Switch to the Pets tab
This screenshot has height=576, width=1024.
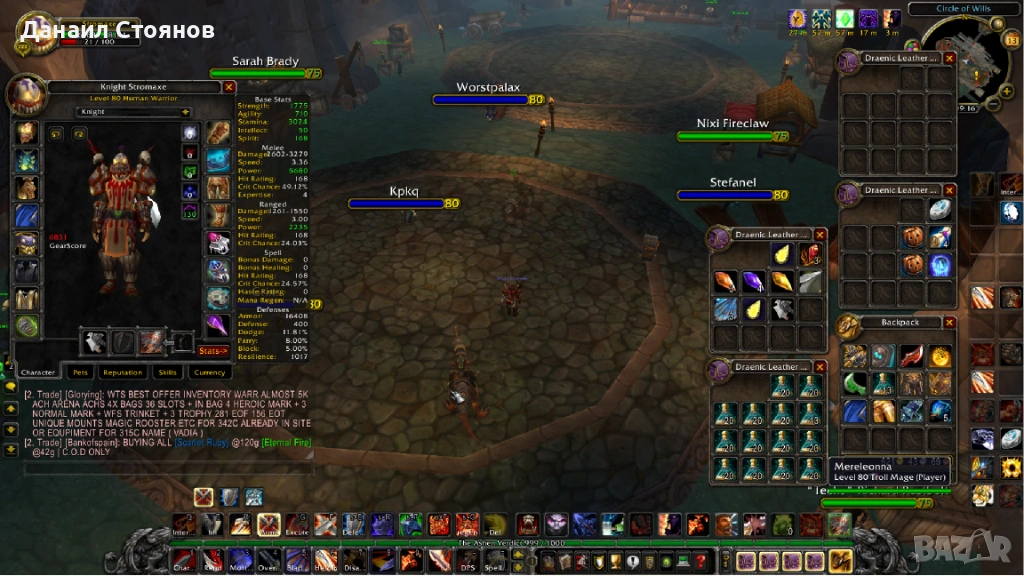[x=80, y=372]
